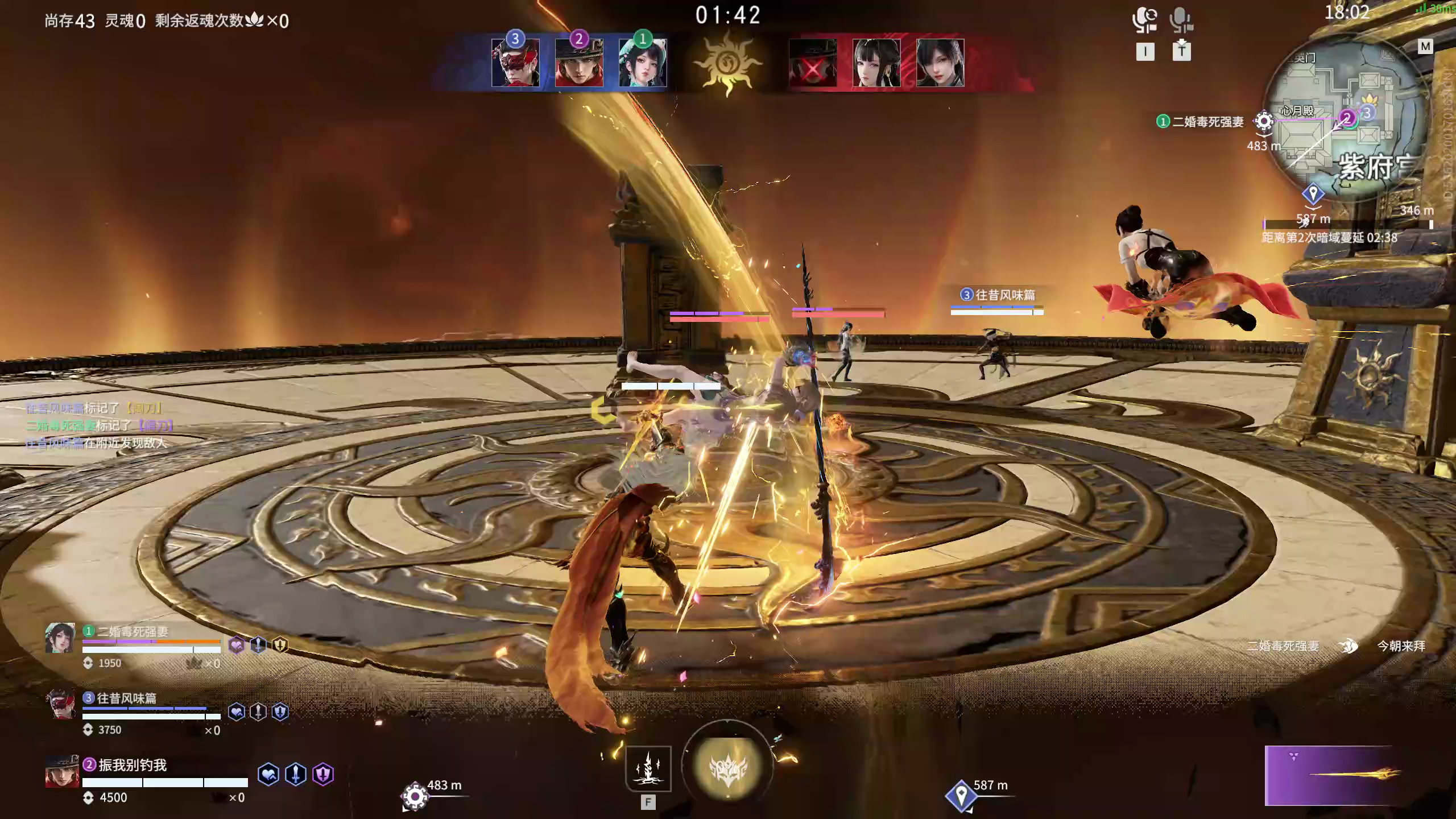
Task: Select own row 振我别钓我 in squad list
Action: [132, 766]
